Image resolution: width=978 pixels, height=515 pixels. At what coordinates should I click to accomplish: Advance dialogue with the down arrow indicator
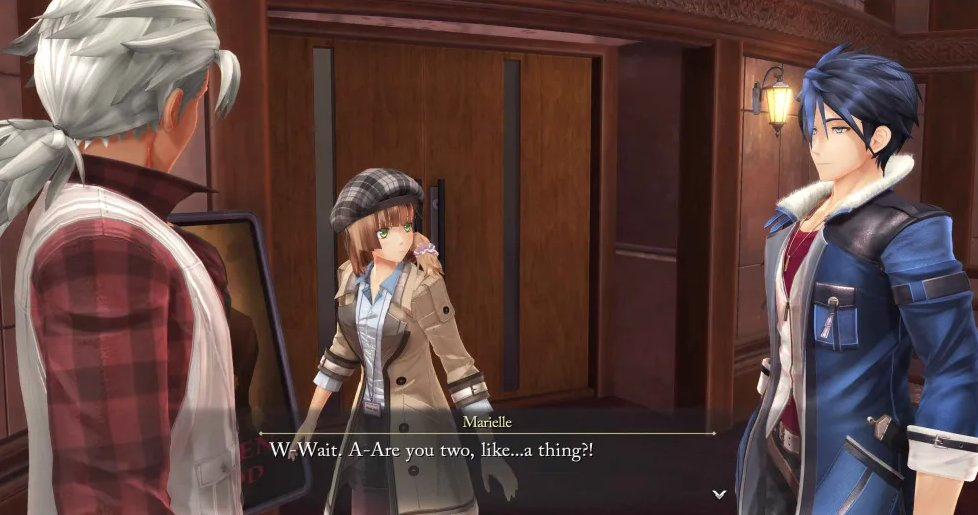tap(718, 494)
